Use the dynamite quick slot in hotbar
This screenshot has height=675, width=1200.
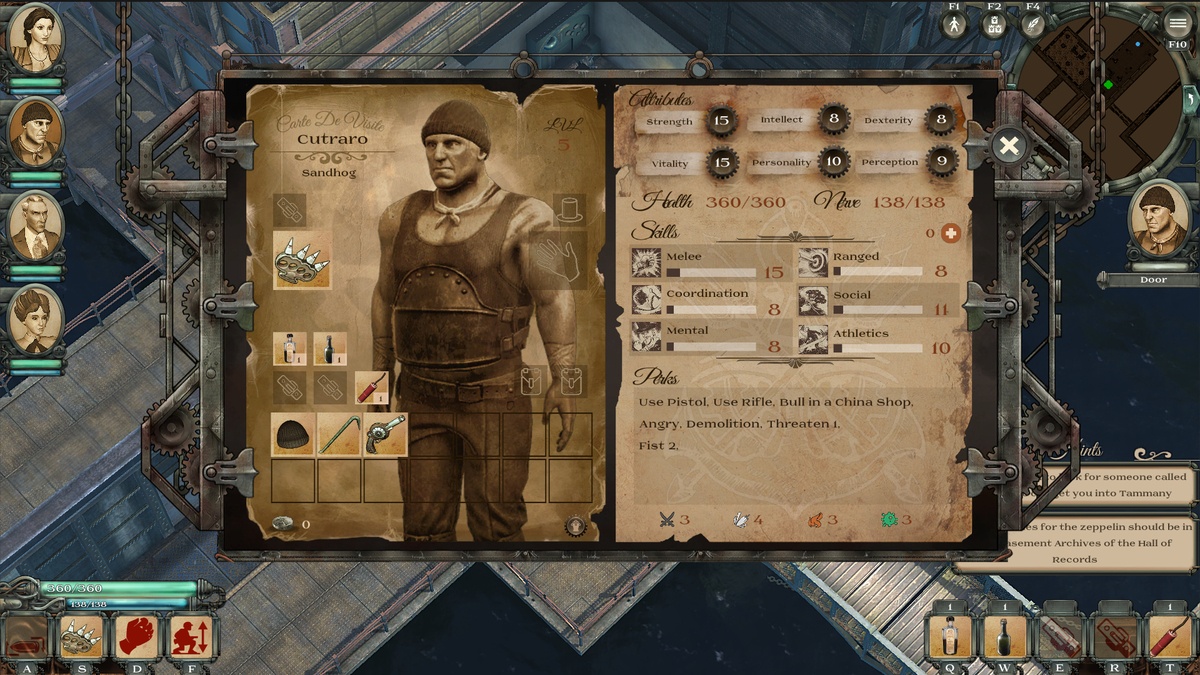coord(1168,637)
